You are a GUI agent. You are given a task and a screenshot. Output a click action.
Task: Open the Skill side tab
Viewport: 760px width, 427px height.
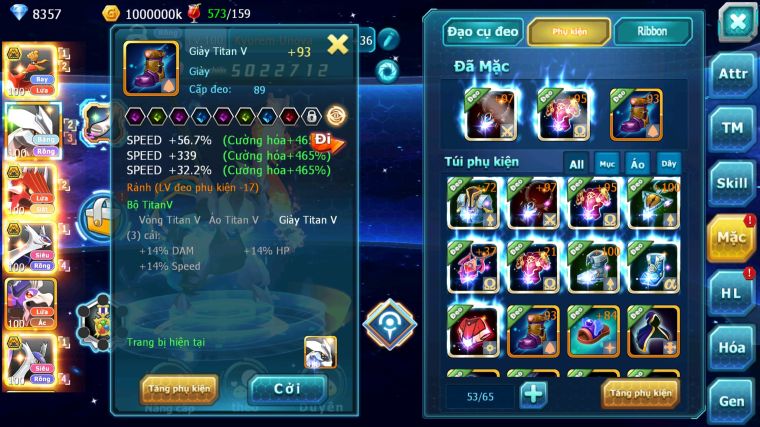point(731,182)
